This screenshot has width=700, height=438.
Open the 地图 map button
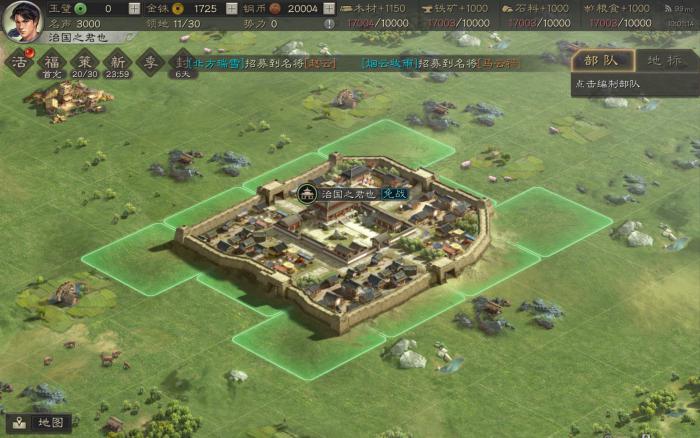coord(38,423)
